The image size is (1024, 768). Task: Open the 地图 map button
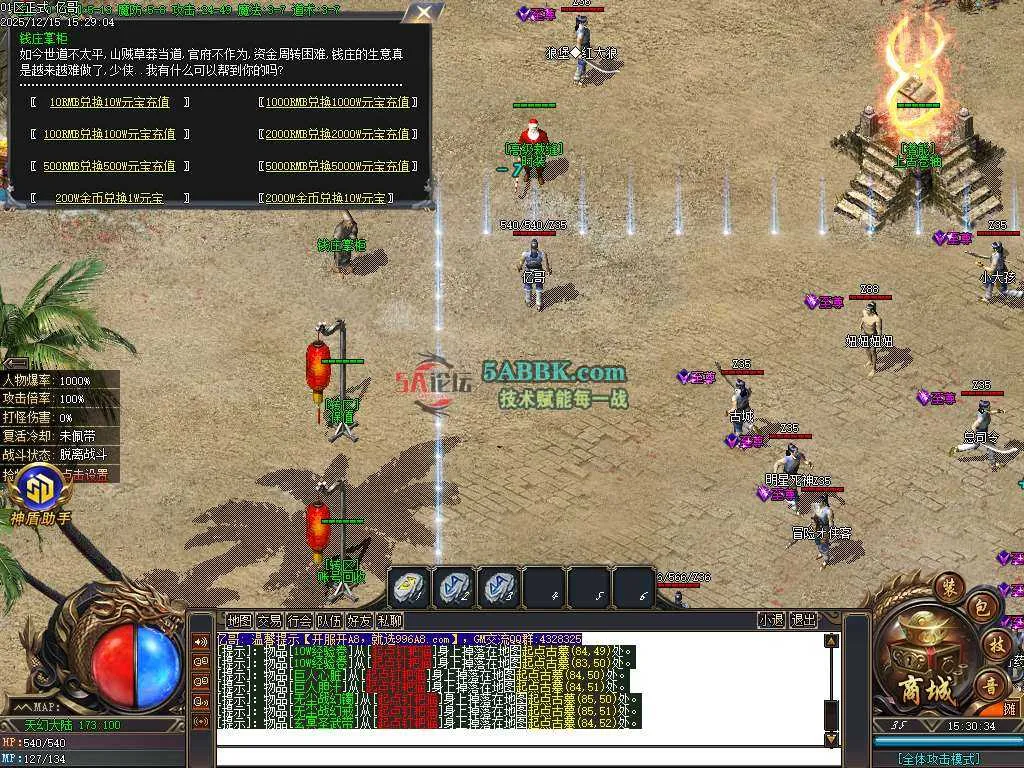tap(239, 620)
